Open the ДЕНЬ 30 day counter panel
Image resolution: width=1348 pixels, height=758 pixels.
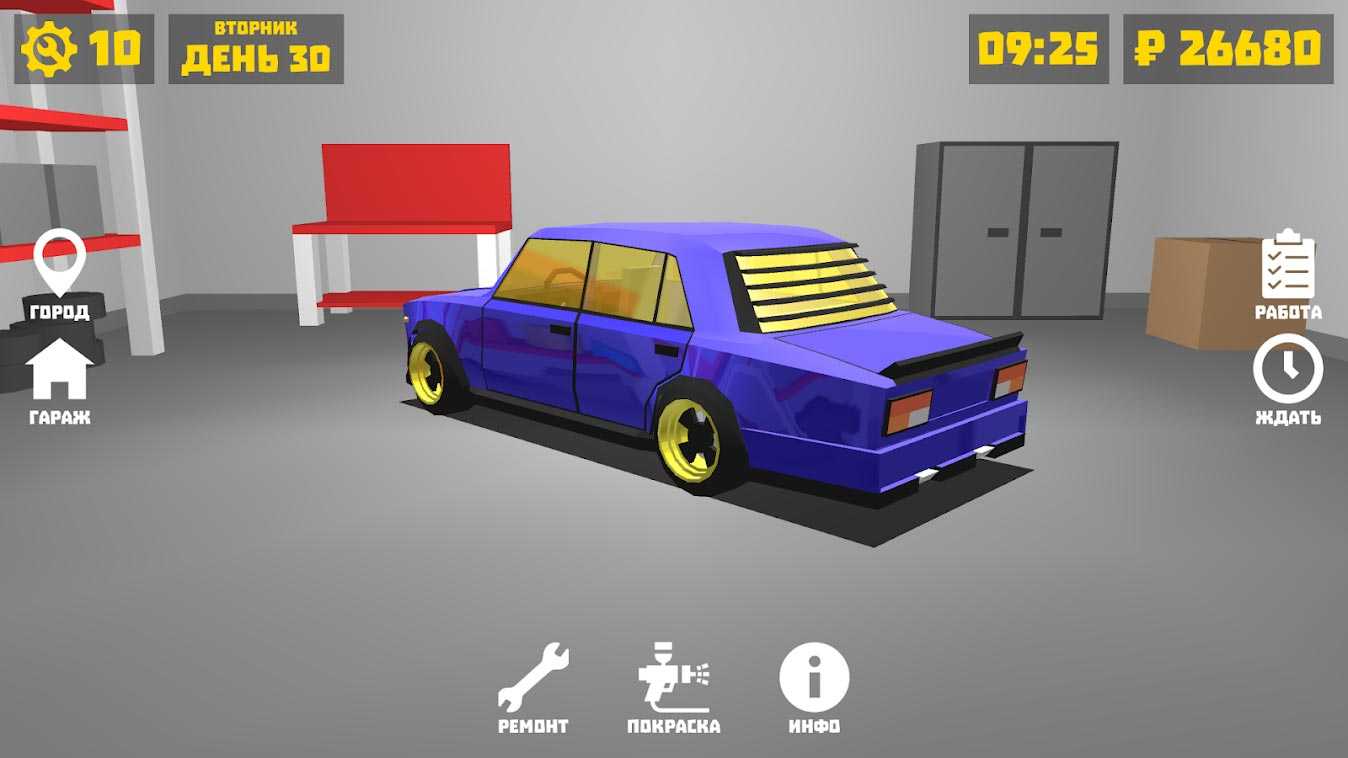(x=255, y=45)
